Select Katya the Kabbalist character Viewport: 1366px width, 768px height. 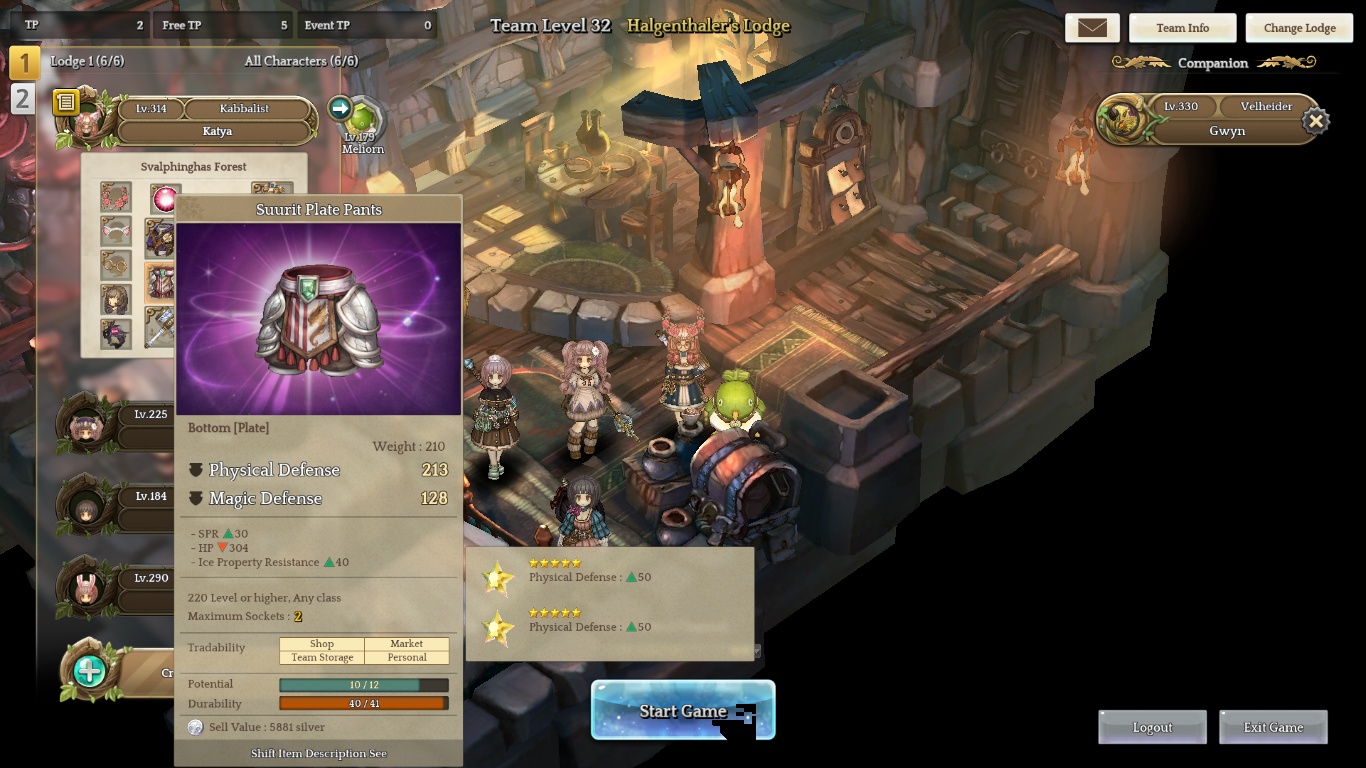(217, 130)
